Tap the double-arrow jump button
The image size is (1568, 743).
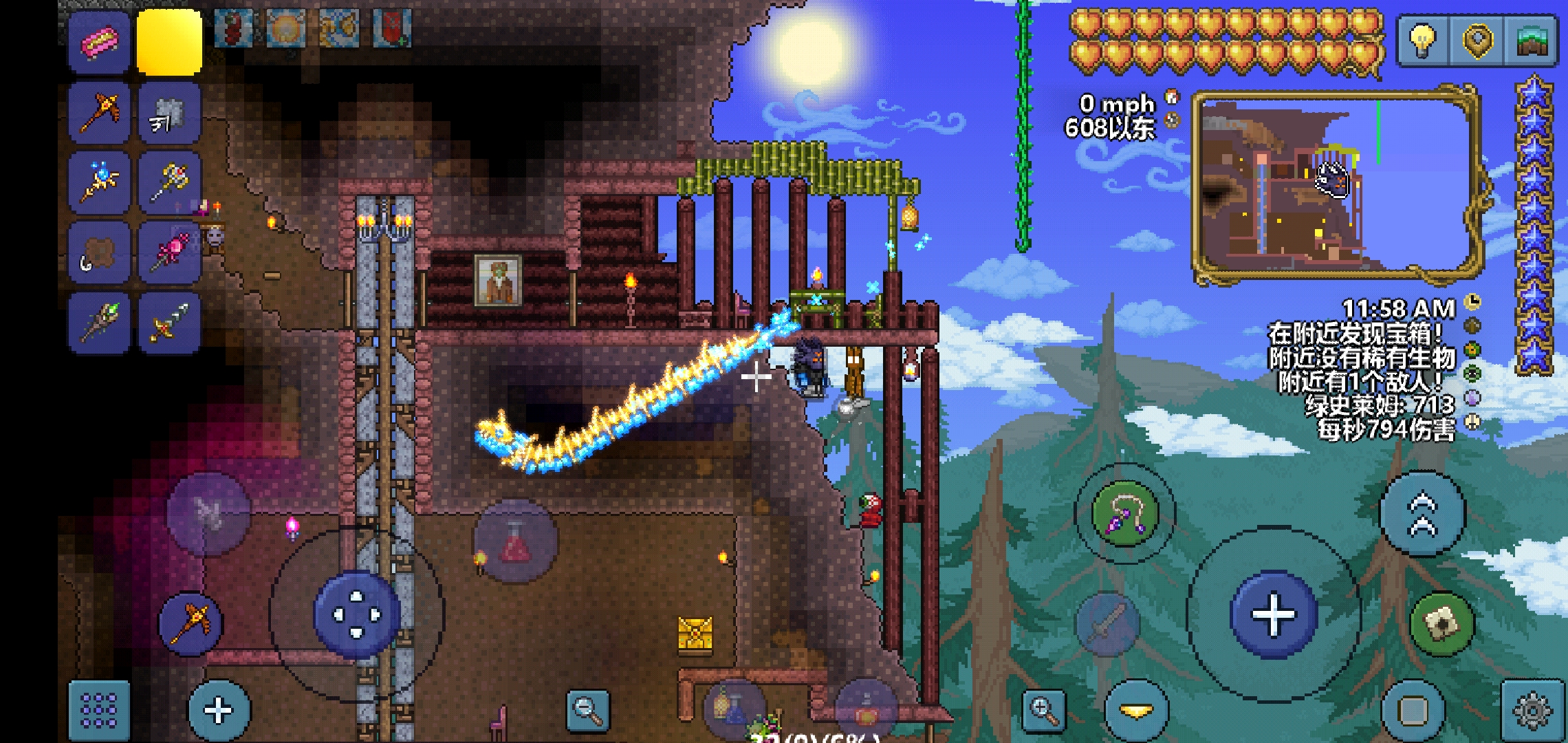1422,513
